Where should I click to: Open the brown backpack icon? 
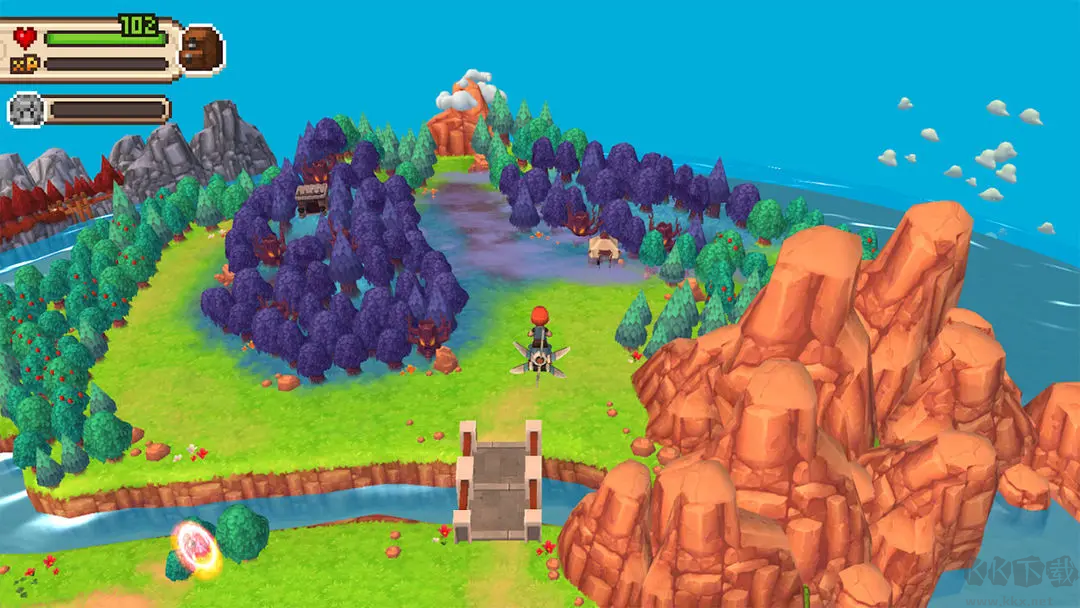[x=202, y=48]
